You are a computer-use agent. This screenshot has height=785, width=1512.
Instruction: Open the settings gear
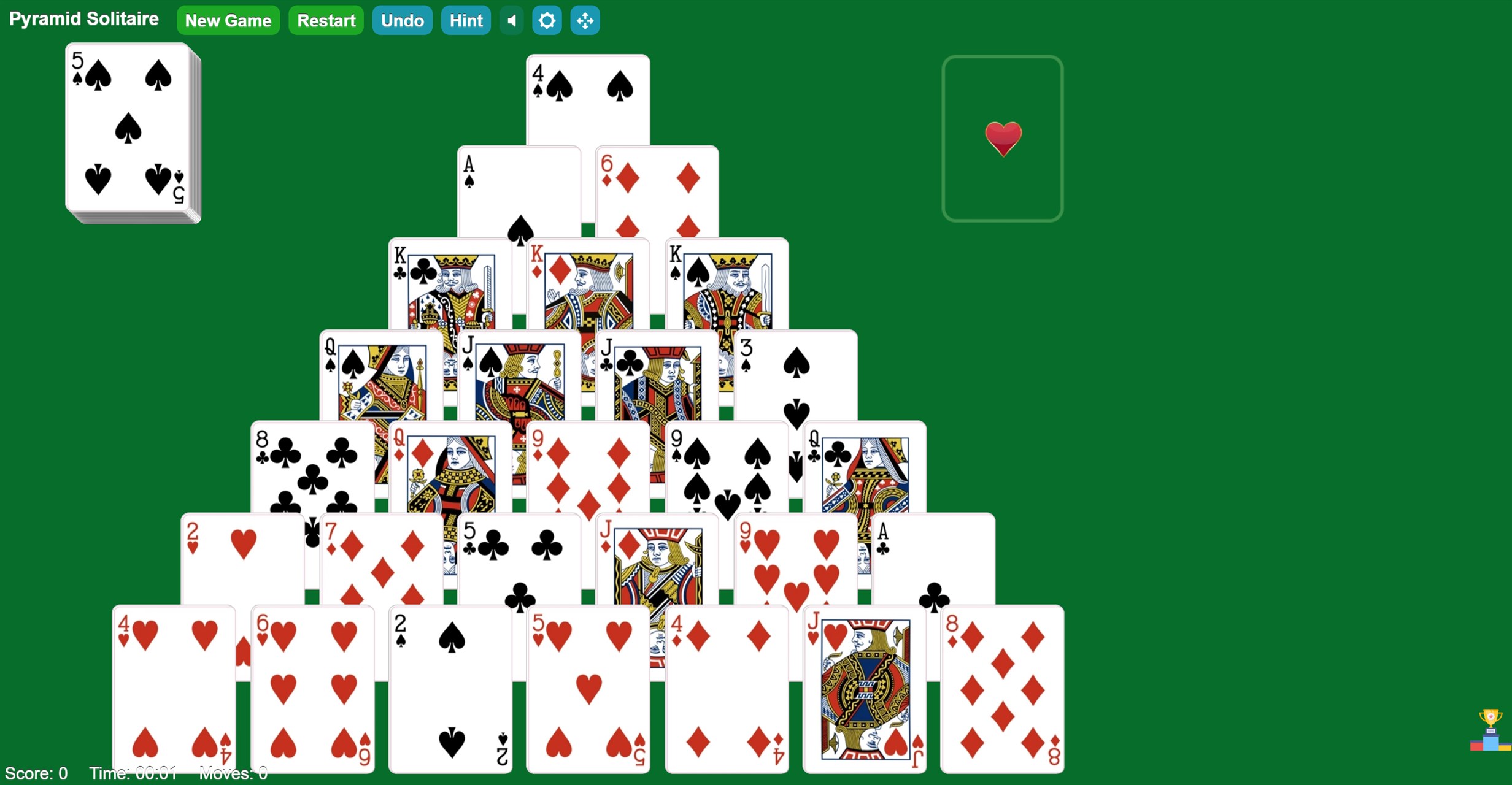point(547,20)
